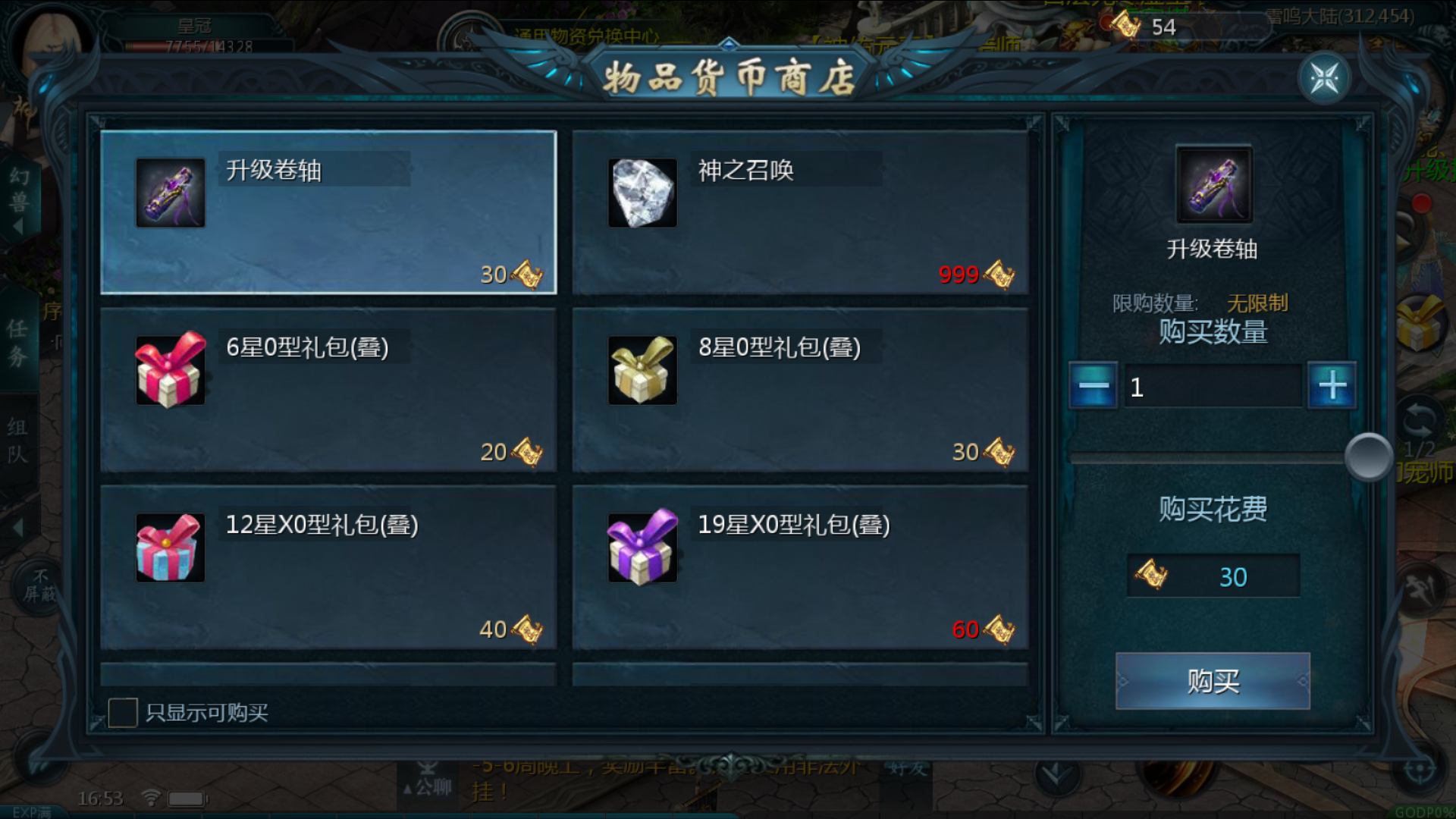Increase purchase quantity with plus button
The width and height of the screenshot is (1456, 819).
pos(1332,386)
